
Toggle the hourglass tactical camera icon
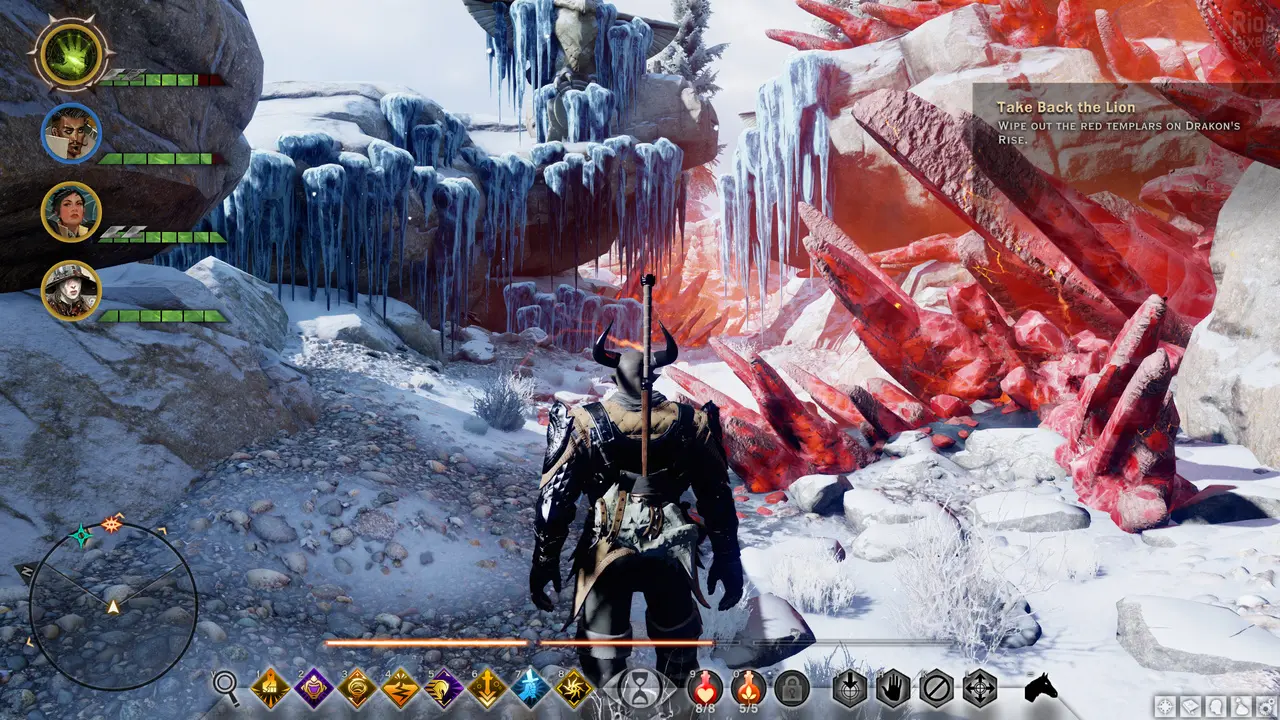[639, 689]
